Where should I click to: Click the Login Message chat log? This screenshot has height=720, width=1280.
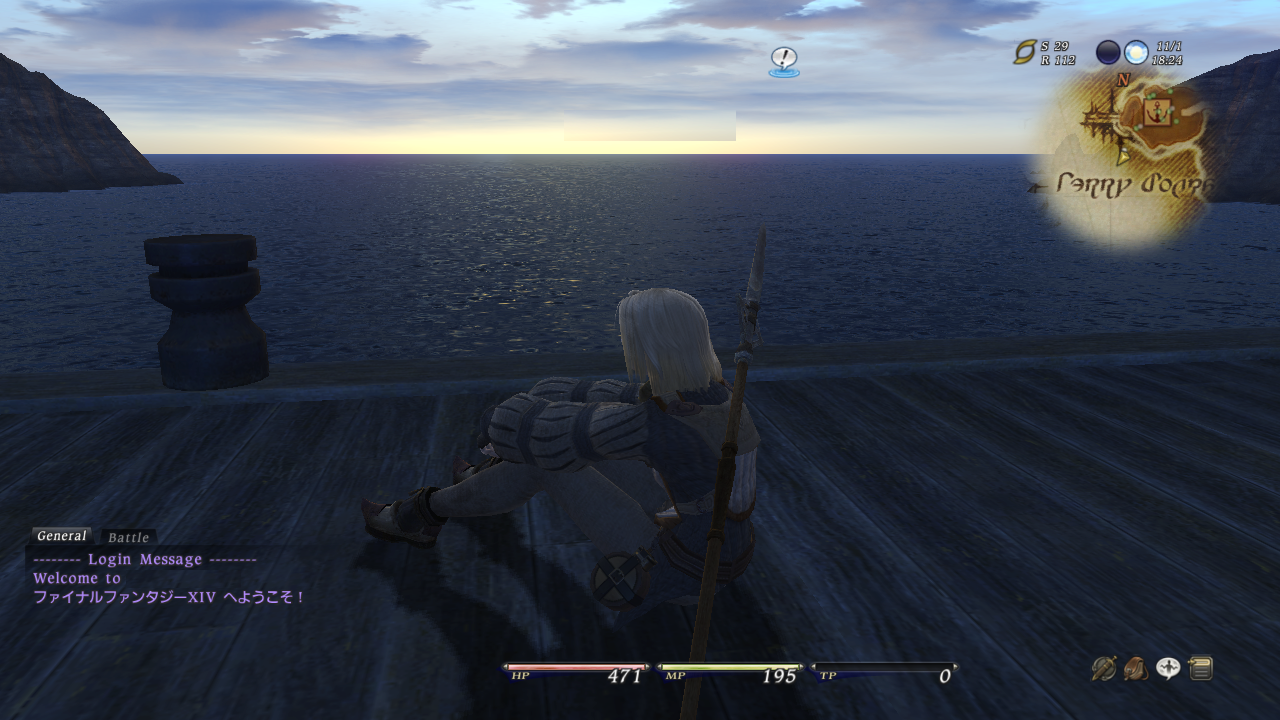pos(145,560)
